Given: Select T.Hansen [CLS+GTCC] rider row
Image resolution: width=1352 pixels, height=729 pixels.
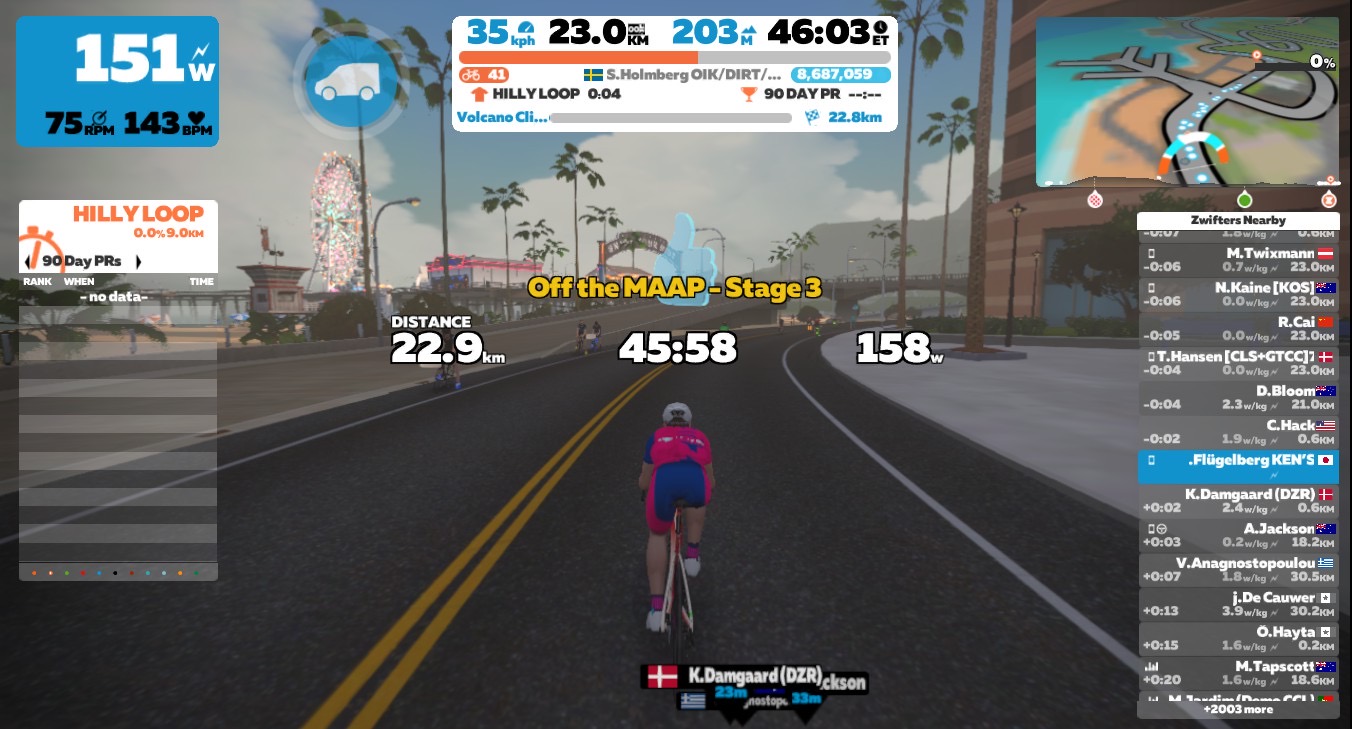Looking at the screenshot, I should tap(1238, 363).
